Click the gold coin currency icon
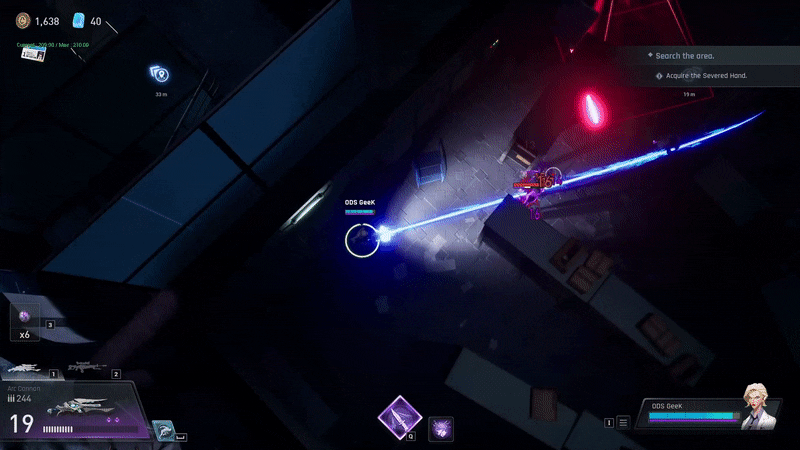Screen dimensions: 800x450 point(23,20)
